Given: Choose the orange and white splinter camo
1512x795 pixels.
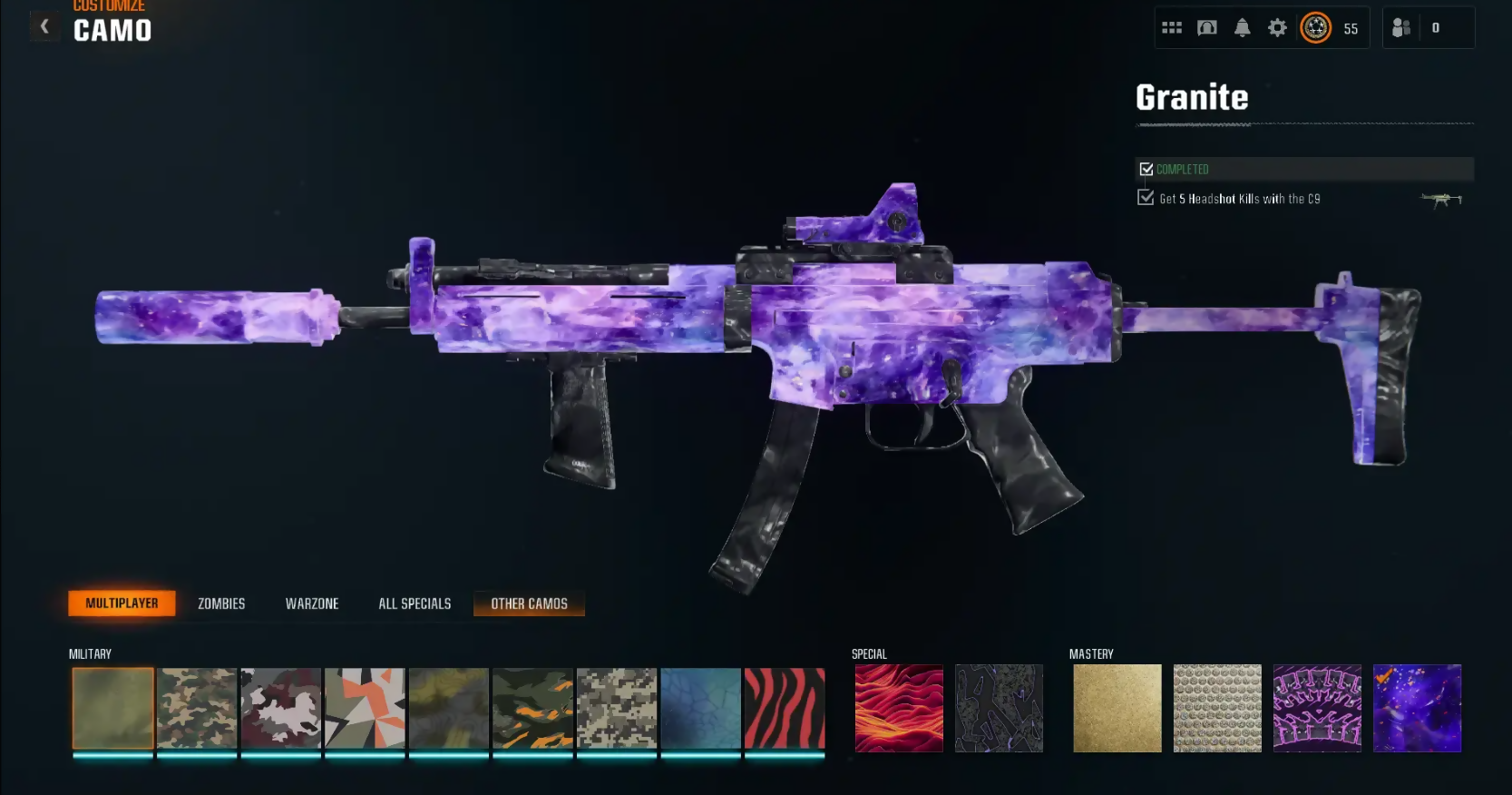Looking at the screenshot, I should tap(365, 709).
